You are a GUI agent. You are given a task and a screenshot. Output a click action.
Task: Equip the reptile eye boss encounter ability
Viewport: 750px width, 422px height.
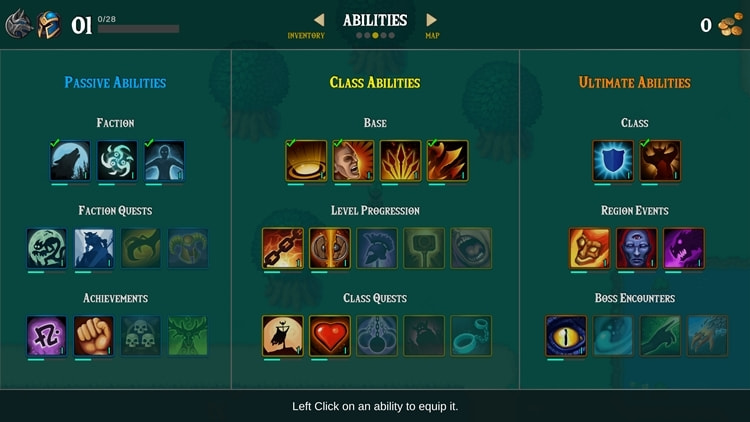566,336
